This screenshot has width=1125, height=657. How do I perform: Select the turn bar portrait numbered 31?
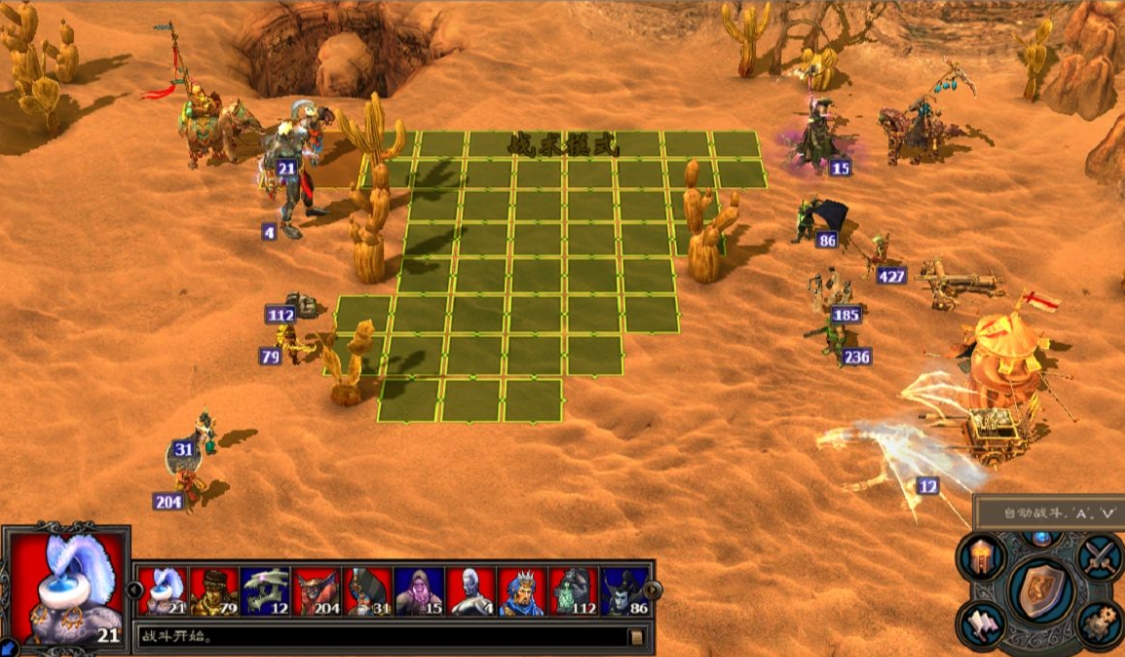tap(368, 591)
